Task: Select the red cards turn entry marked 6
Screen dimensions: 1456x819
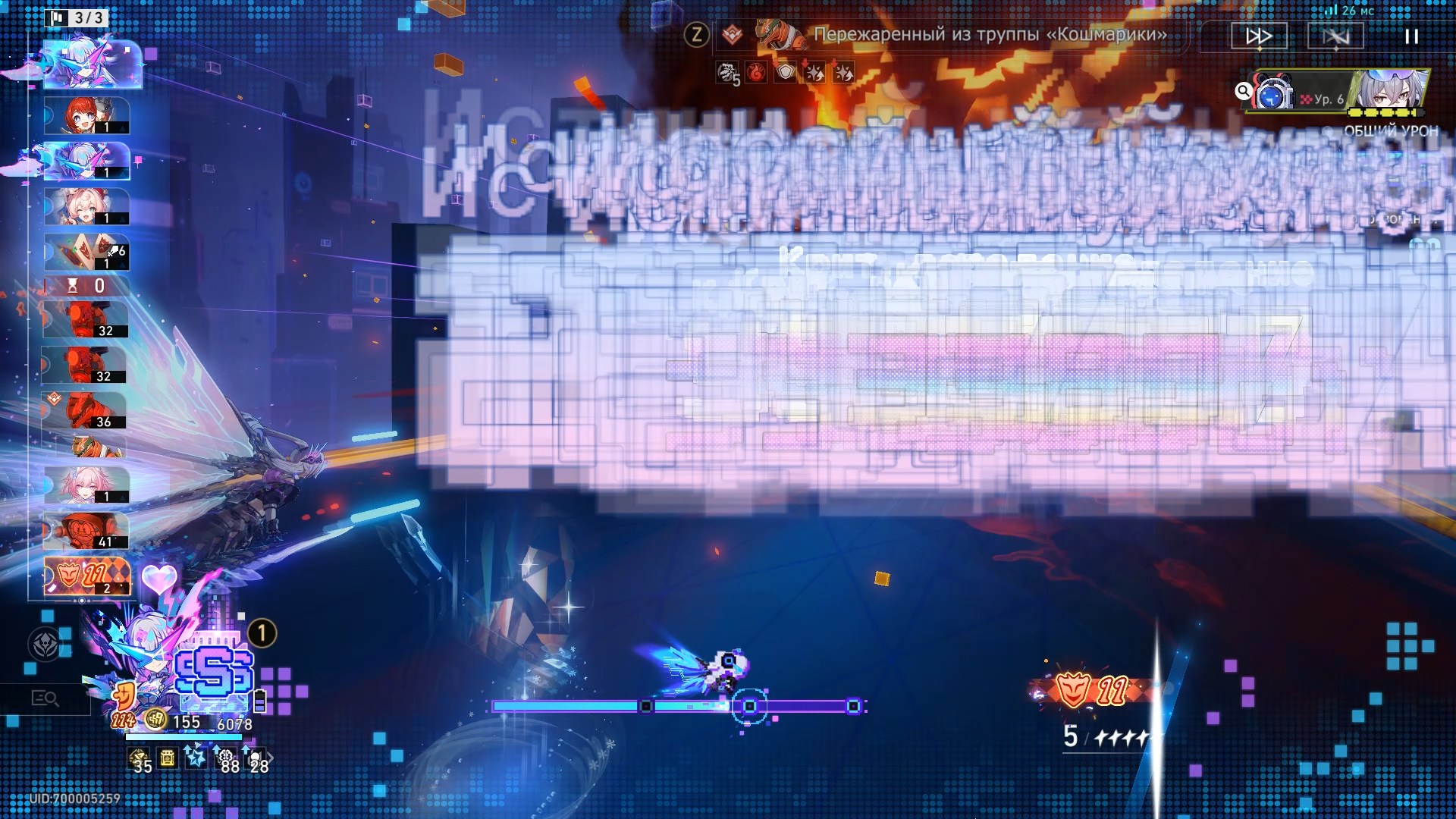Action: pyautogui.click(x=86, y=253)
